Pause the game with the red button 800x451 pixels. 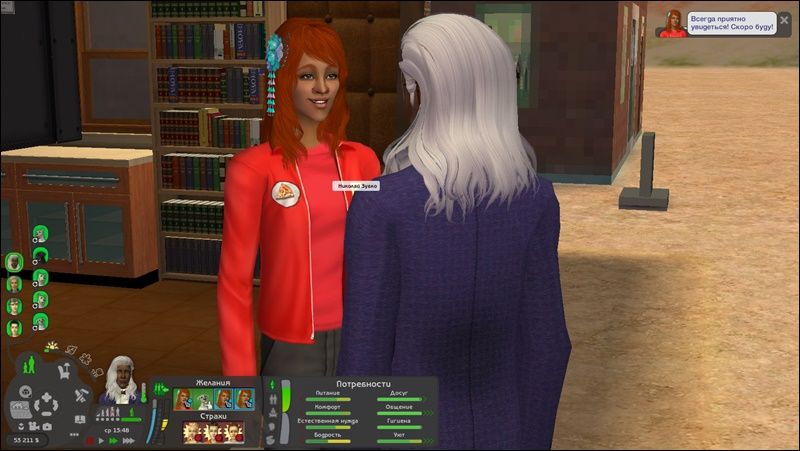[89, 438]
